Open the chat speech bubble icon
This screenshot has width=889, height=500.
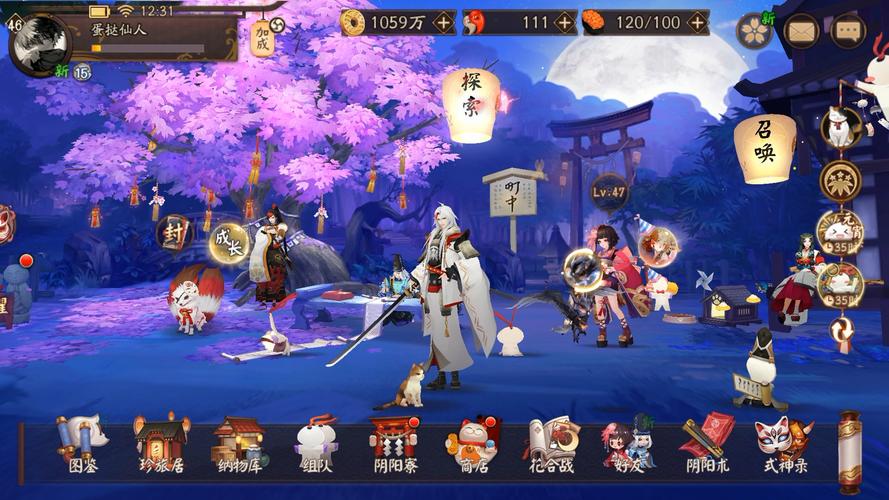tap(848, 31)
